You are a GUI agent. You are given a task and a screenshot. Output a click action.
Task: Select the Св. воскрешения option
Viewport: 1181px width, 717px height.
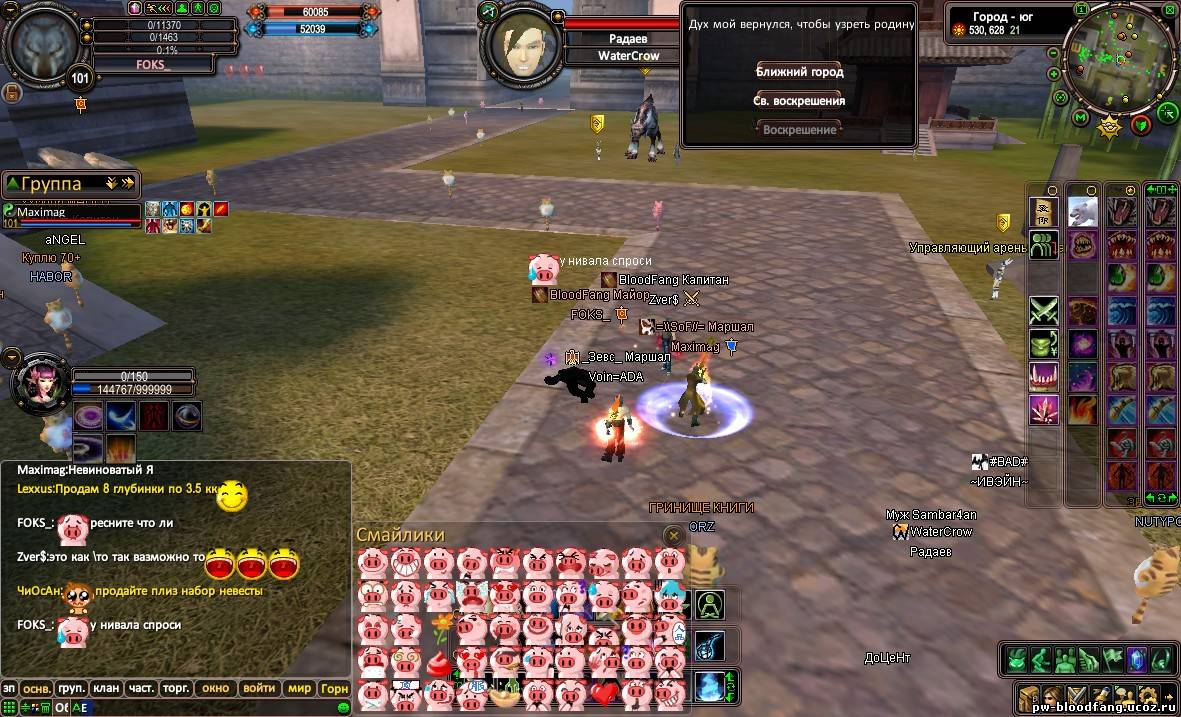coord(799,101)
